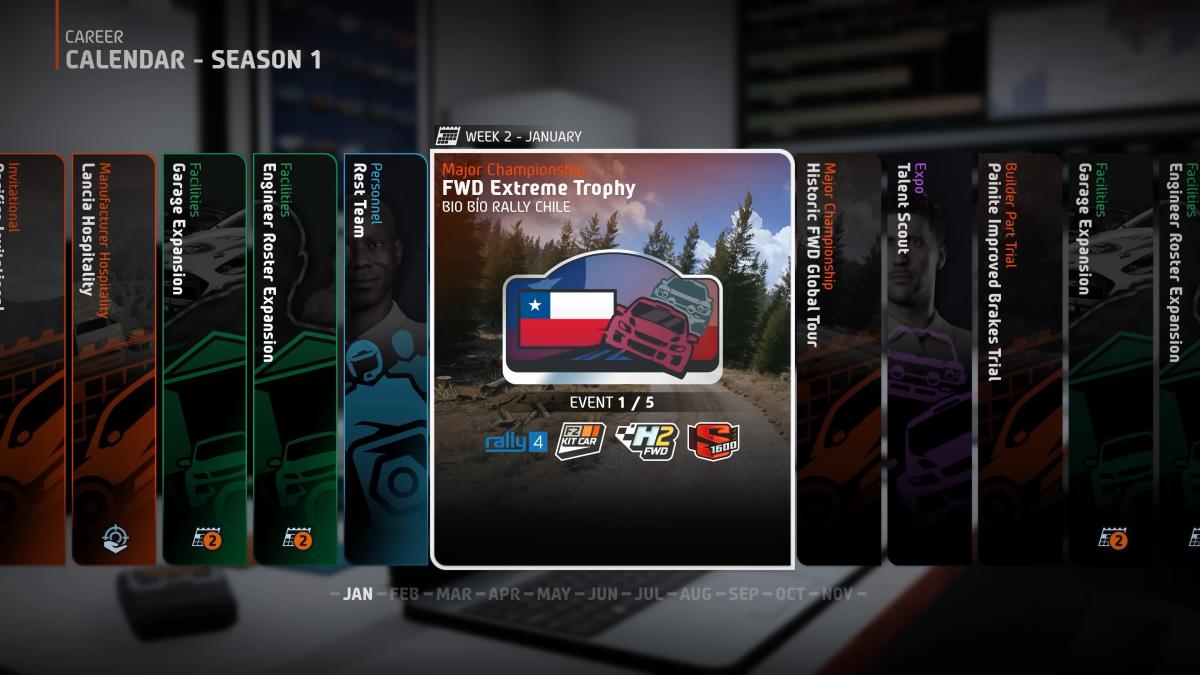Screen dimensions: 1200x675
Task: Click the H2 FWD class logo
Action: pos(646,441)
